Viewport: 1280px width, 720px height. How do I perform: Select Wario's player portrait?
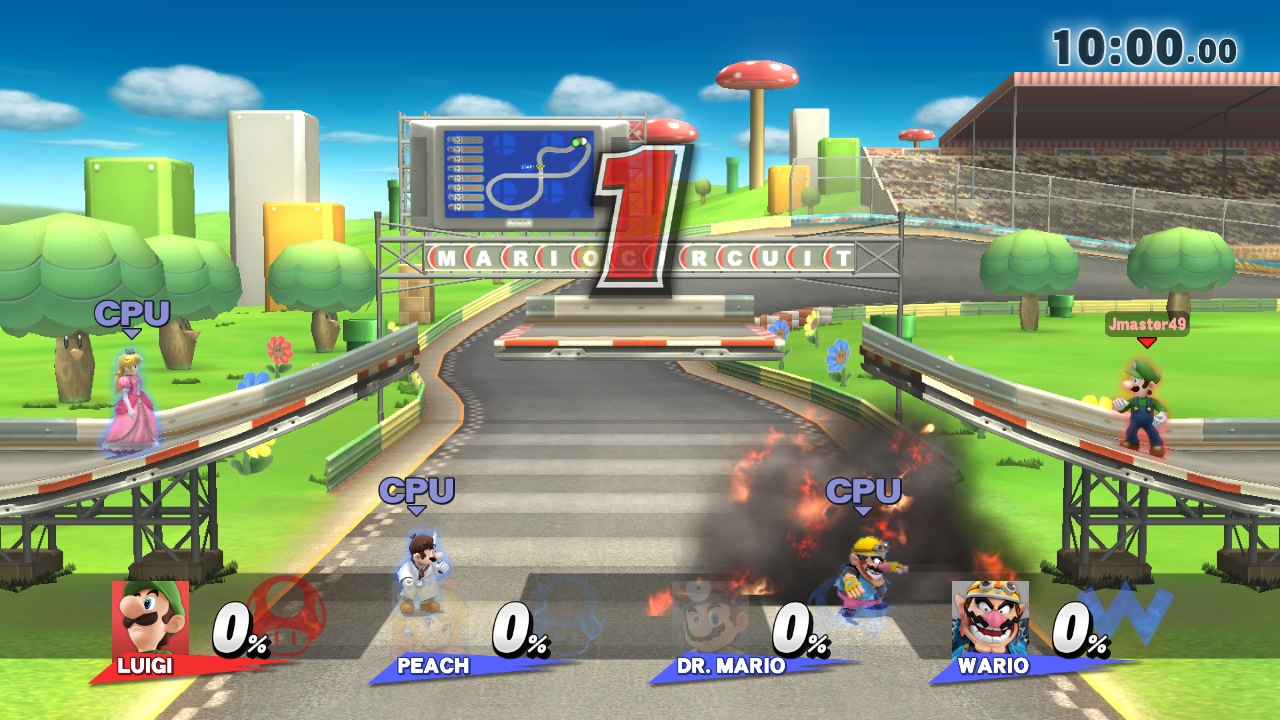click(x=990, y=618)
